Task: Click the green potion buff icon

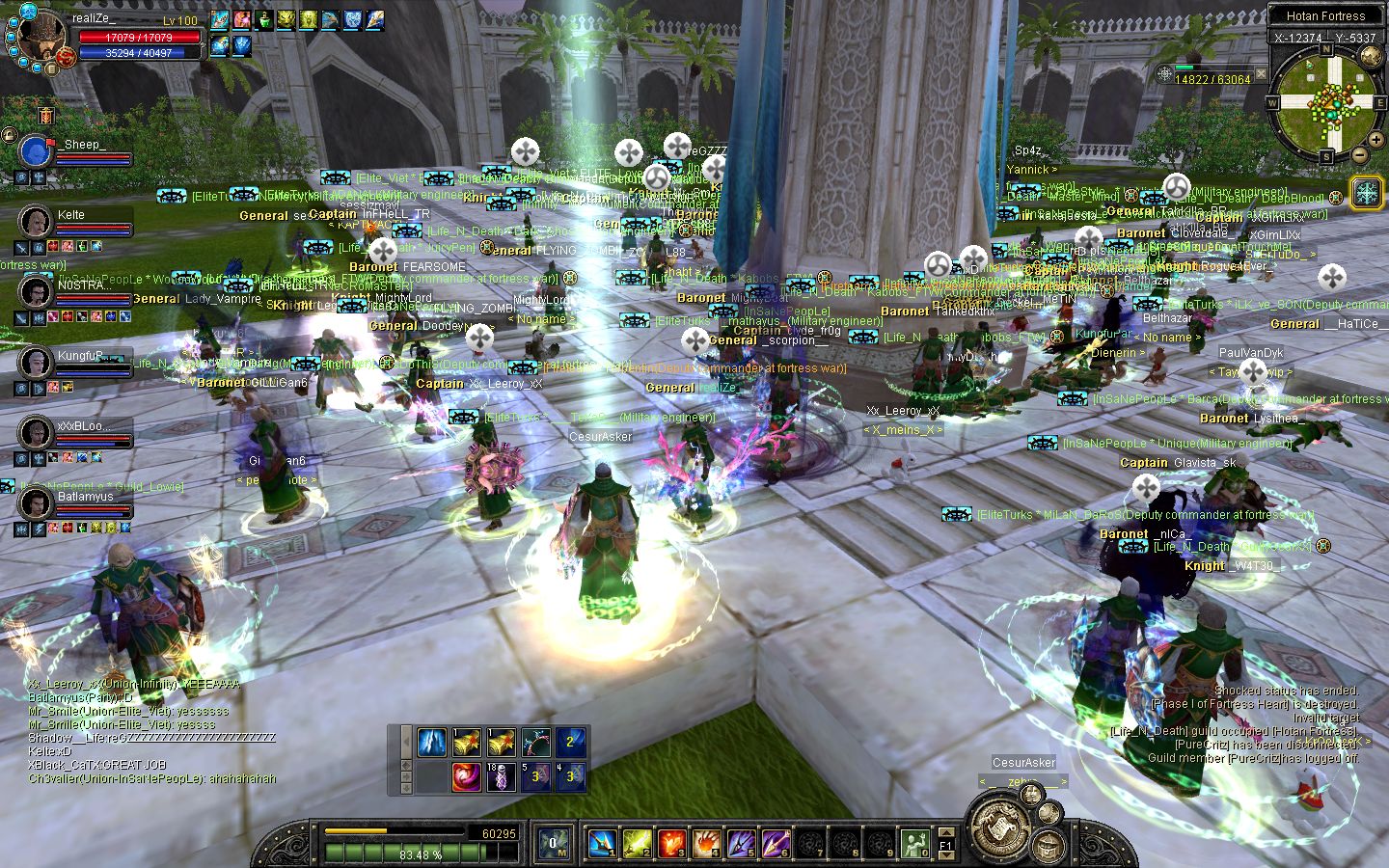Action: point(262,19)
